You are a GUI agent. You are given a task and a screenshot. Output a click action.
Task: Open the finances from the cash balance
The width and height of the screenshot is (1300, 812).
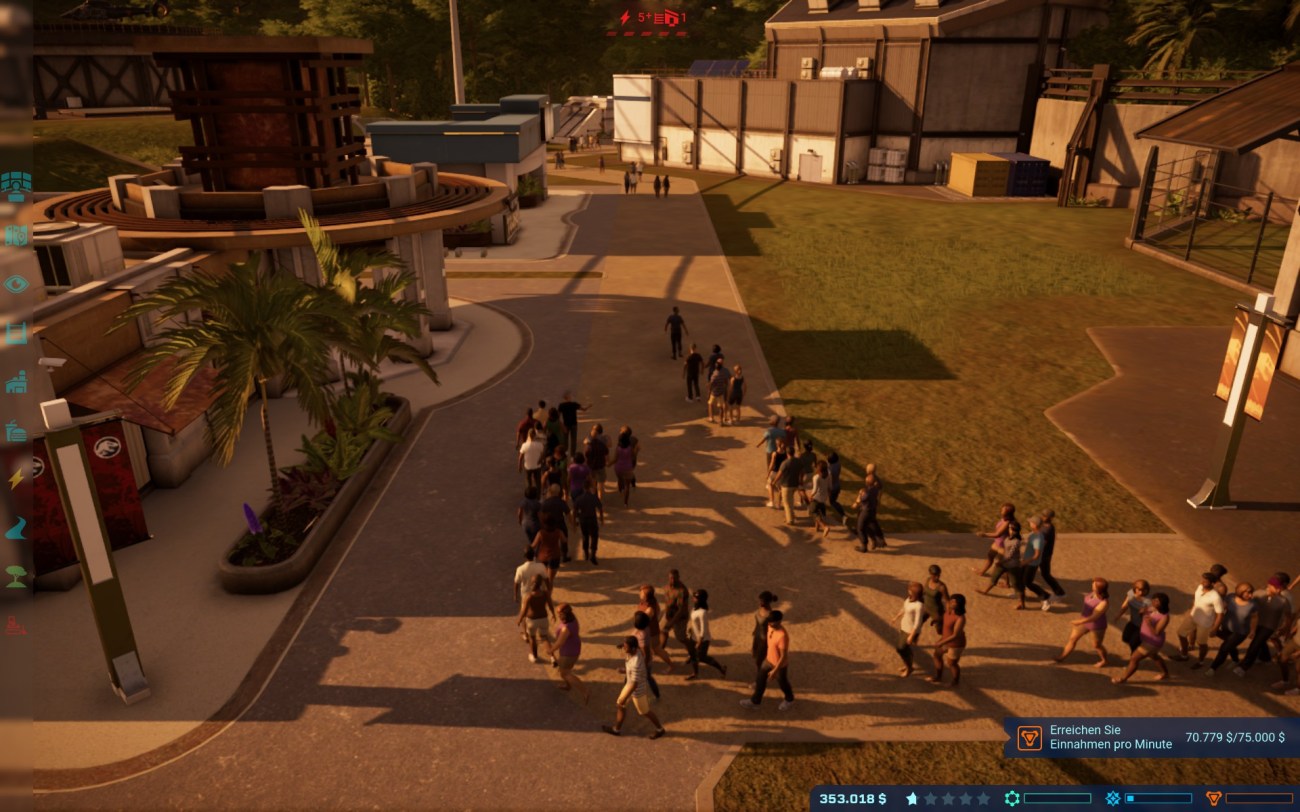point(852,798)
